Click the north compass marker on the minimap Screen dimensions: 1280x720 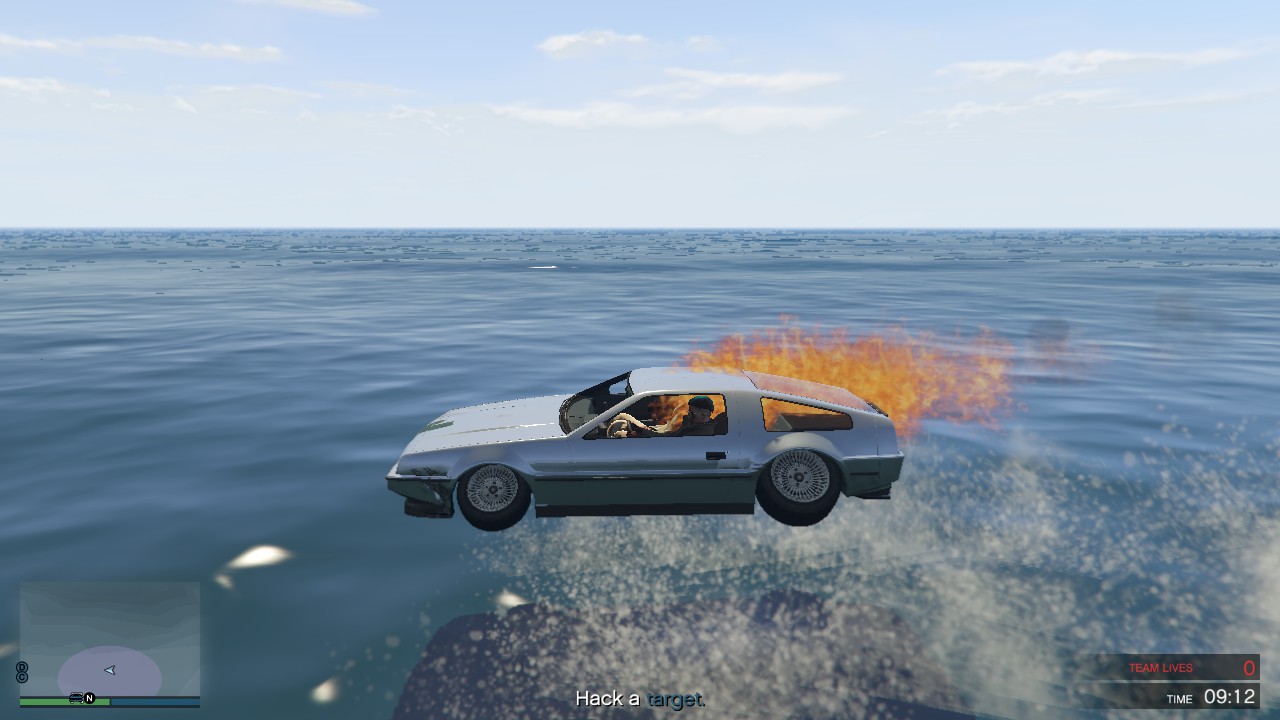pos(89,698)
